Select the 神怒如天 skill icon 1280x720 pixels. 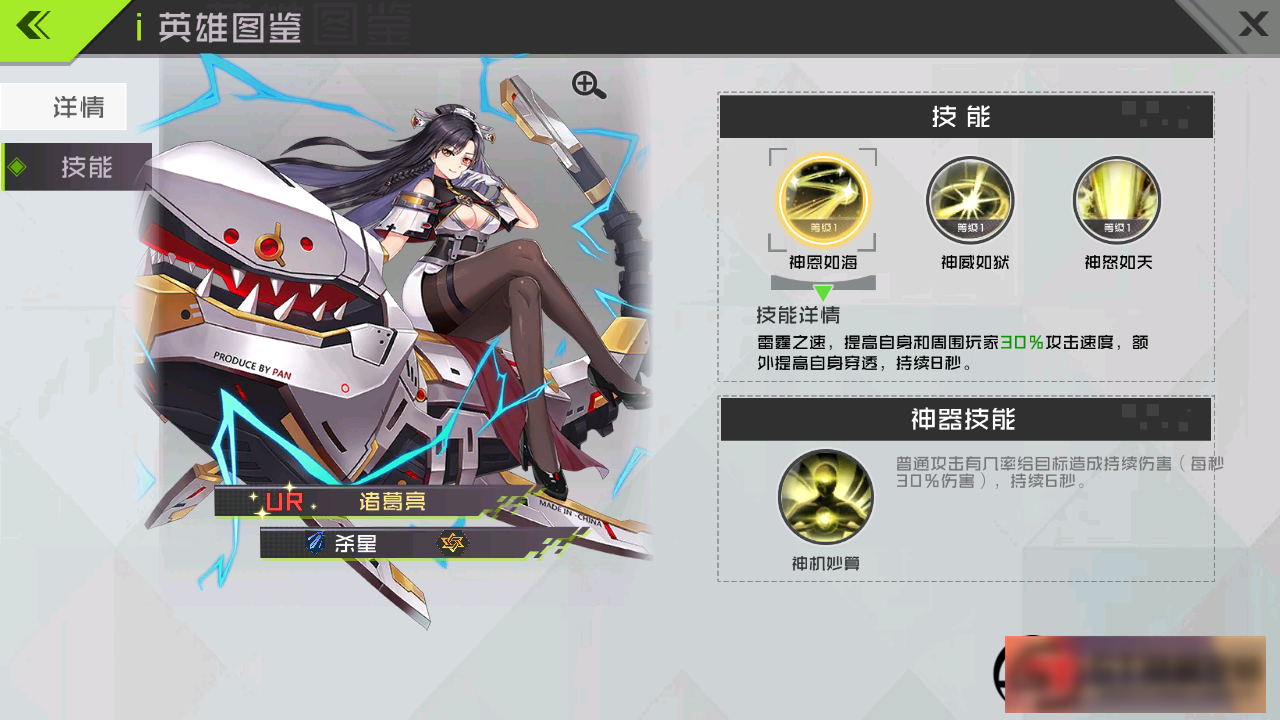pyautogui.click(x=1116, y=200)
